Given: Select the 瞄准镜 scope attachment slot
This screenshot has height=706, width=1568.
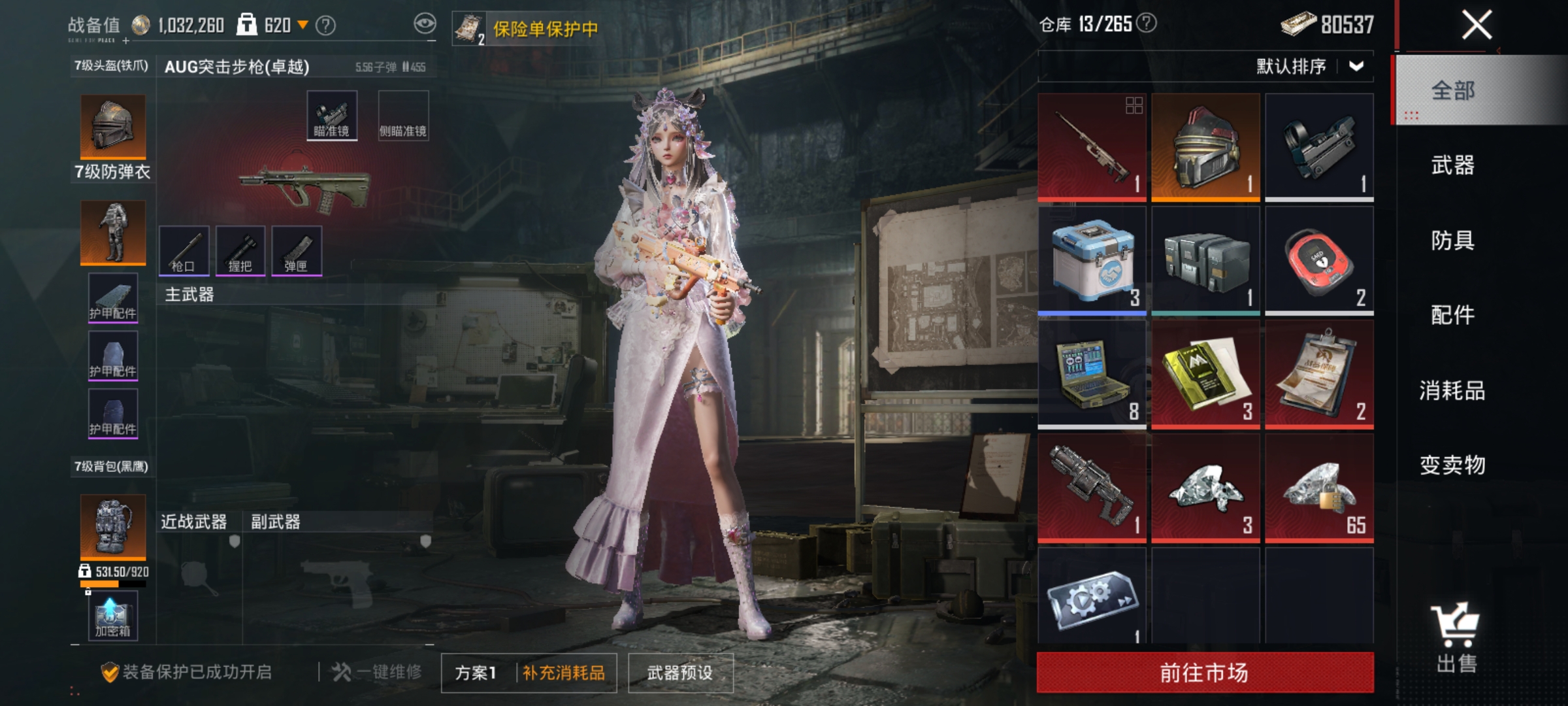Looking at the screenshot, I should tap(331, 114).
